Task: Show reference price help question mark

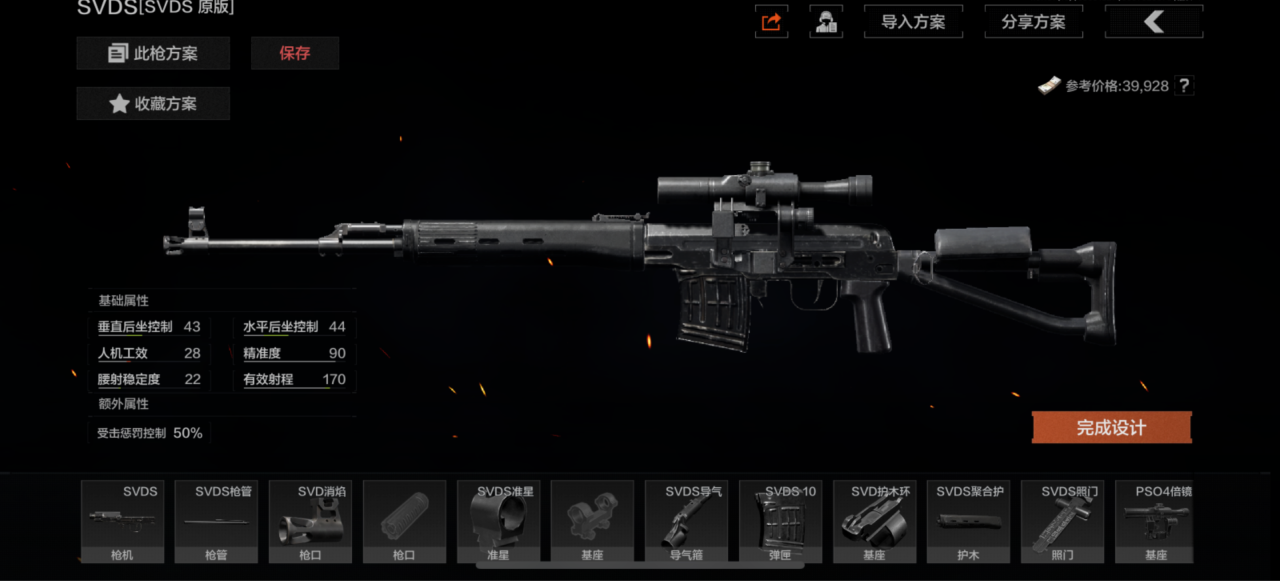Action: click(1184, 86)
